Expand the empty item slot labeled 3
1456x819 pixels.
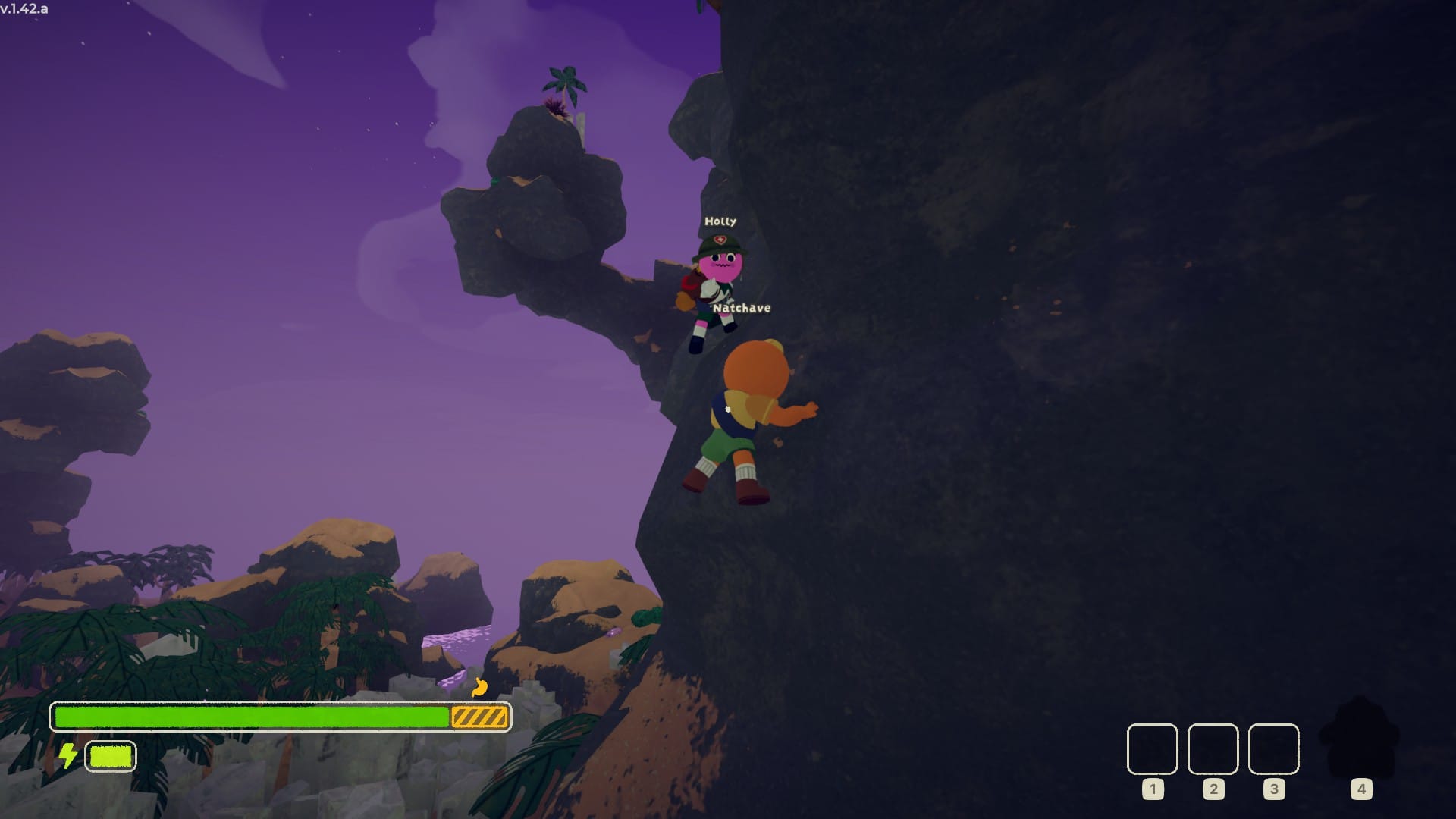(1273, 751)
